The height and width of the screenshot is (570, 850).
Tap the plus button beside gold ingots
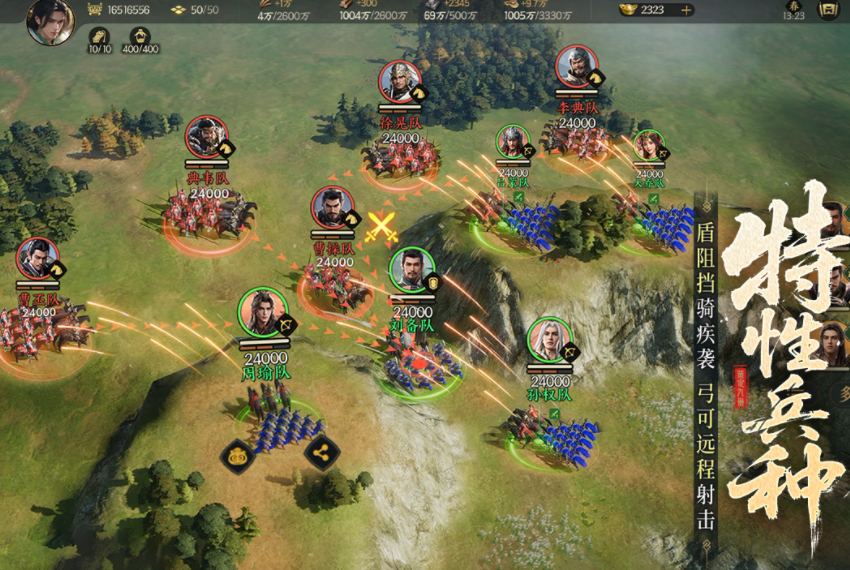pyautogui.click(x=686, y=10)
